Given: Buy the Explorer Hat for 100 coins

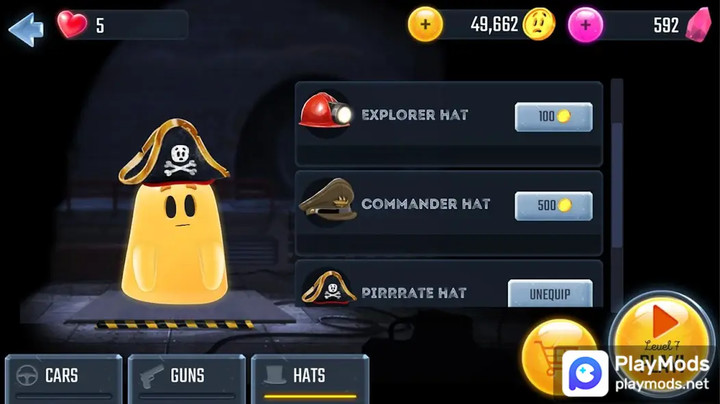Looking at the screenshot, I should (x=553, y=117).
